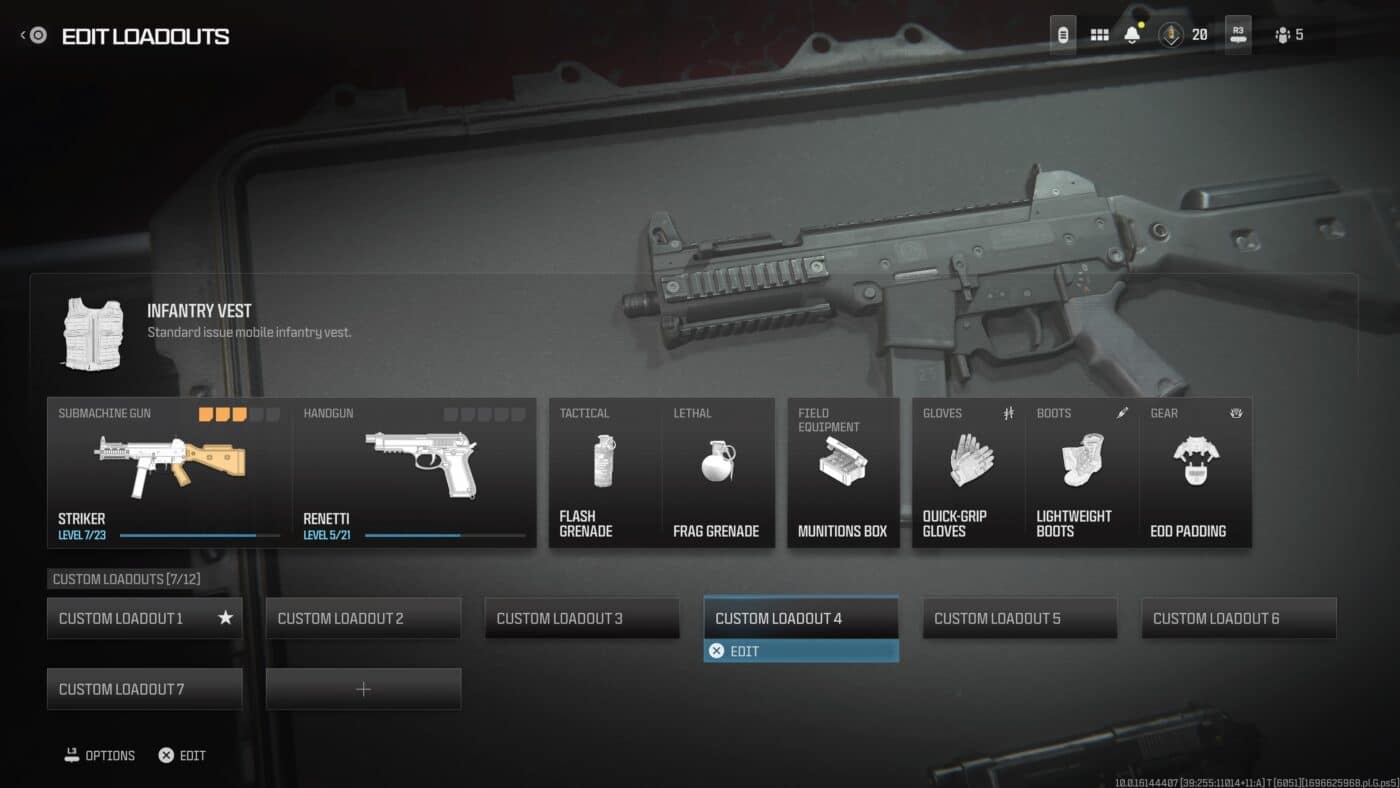Select the Quick-Grip Gloves slot

point(966,470)
